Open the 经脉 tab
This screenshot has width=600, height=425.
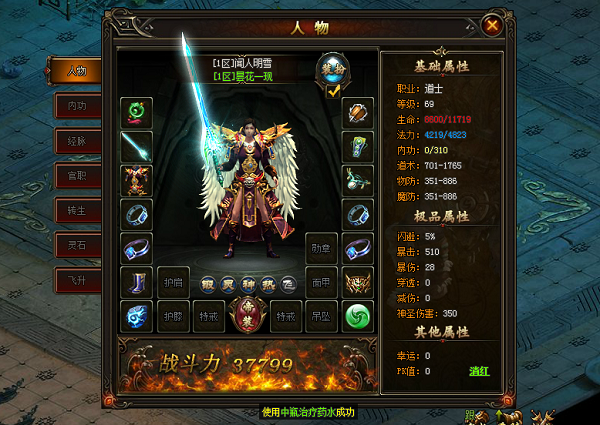76,139
